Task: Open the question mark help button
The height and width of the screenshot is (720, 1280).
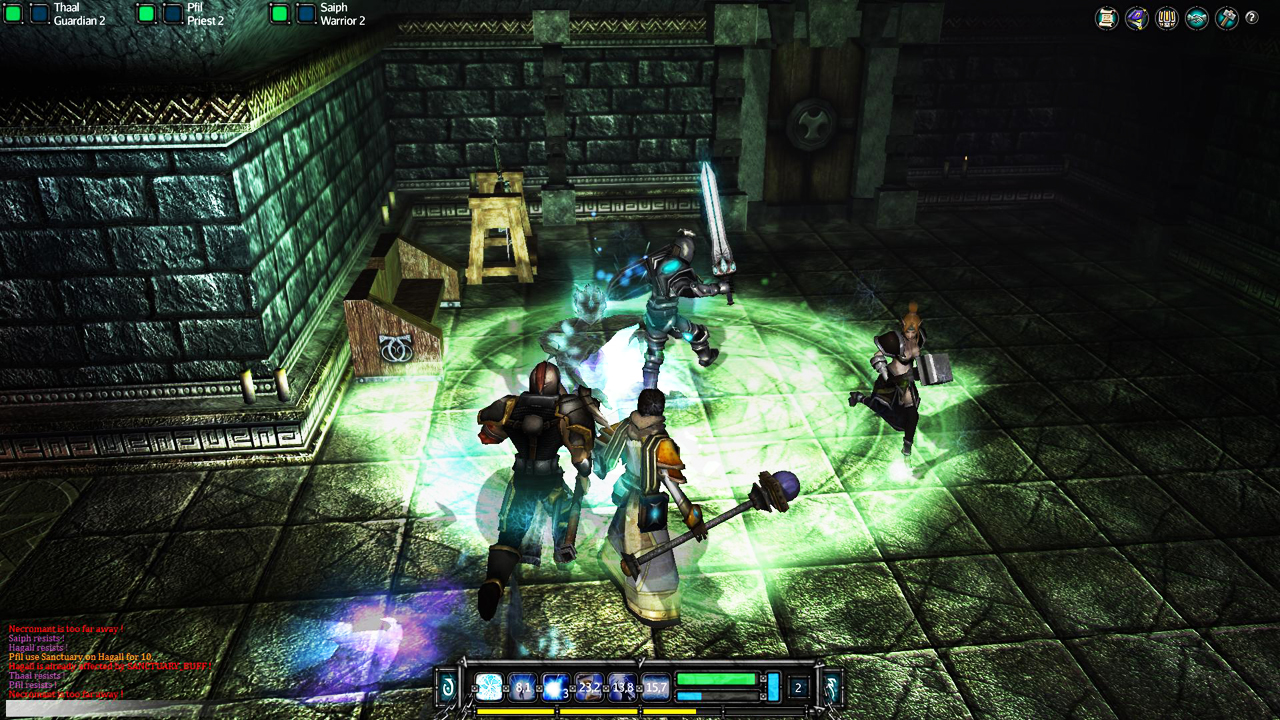Action: (1251, 17)
